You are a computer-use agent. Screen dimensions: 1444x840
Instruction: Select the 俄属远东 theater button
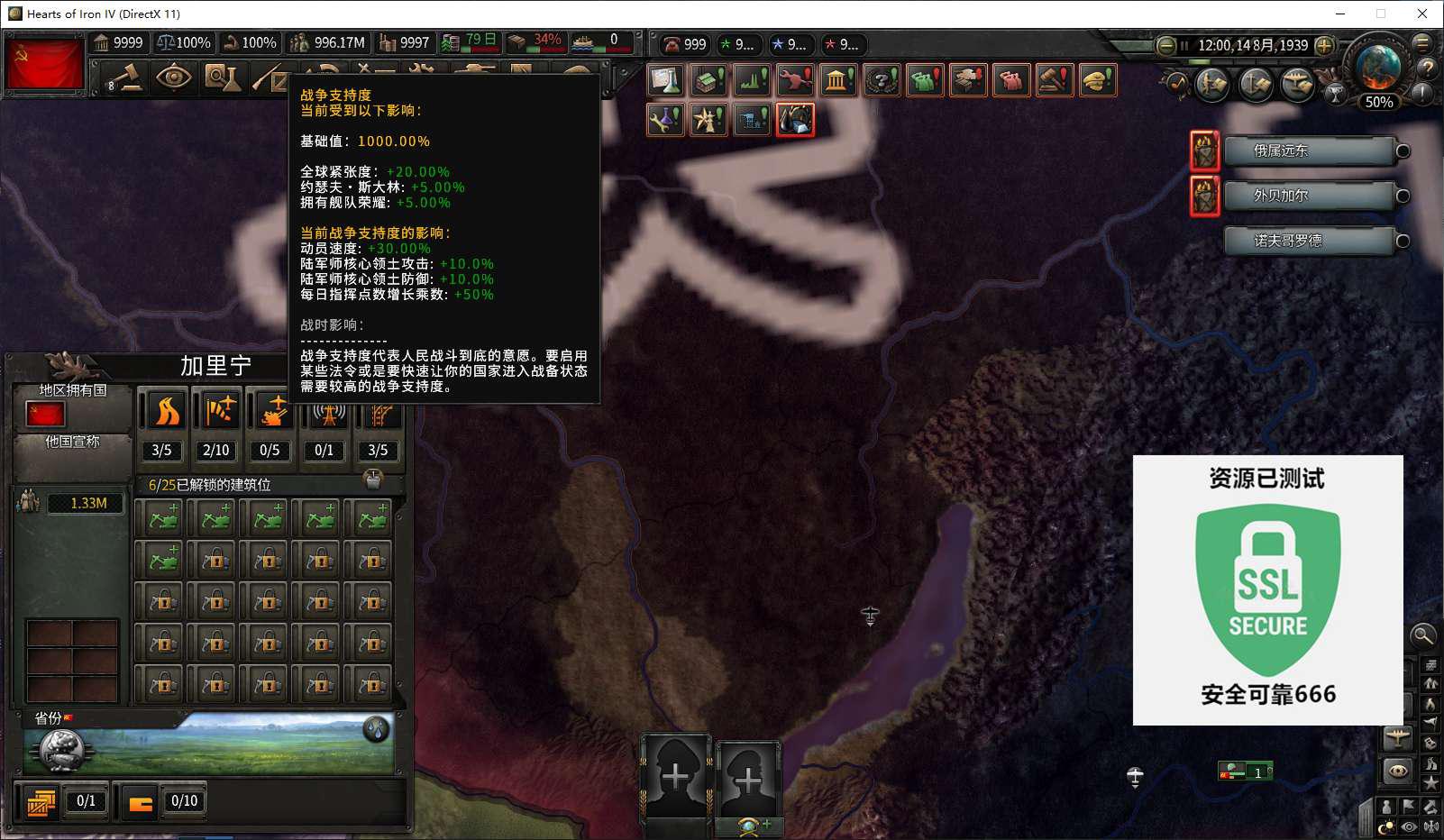(1308, 151)
